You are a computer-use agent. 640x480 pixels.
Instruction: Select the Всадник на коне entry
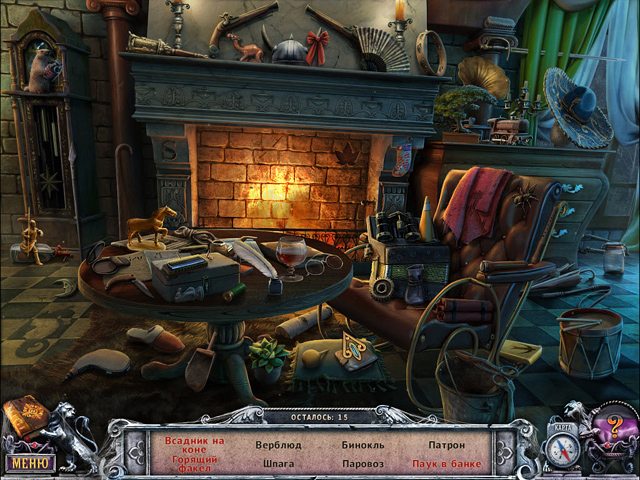coord(194,445)
